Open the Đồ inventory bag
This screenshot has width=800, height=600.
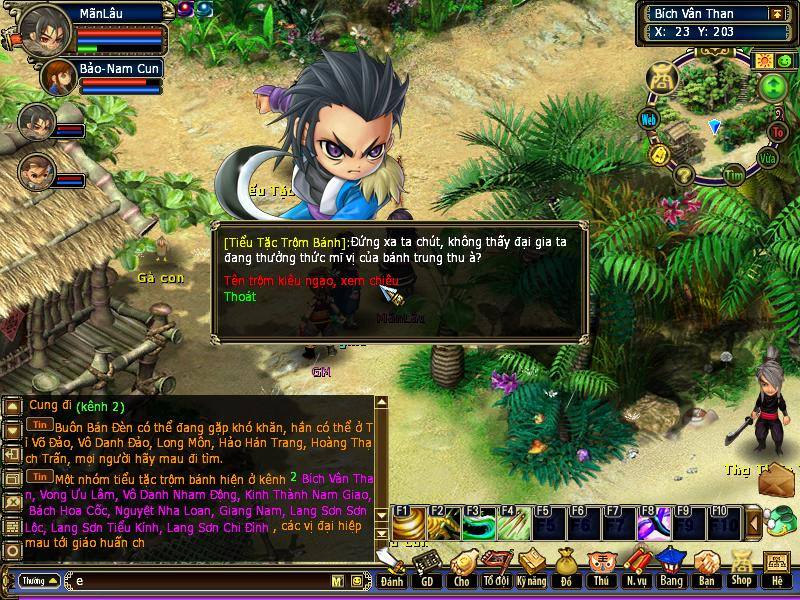[x=565, y=569]
